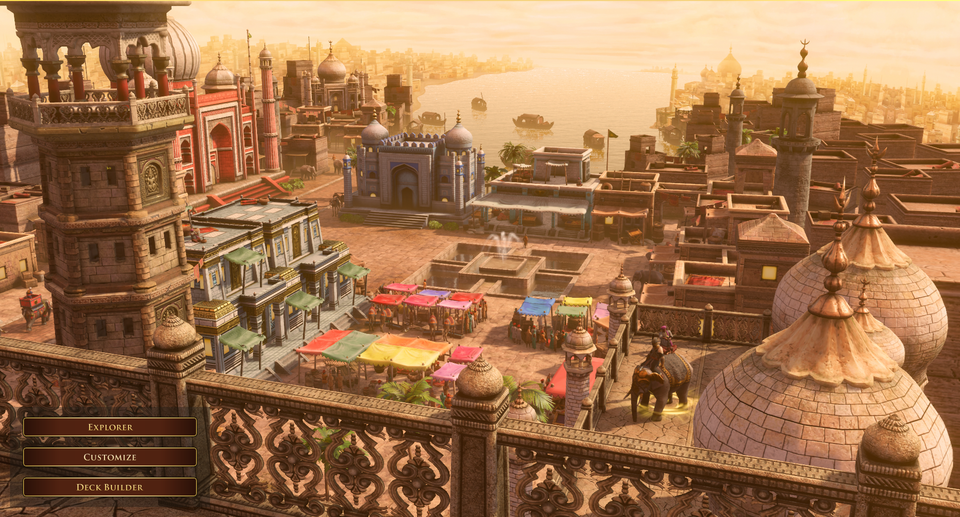This screenshot has width=960, height=517.
Task: Launch the Deck Builder
Action: 110,487
